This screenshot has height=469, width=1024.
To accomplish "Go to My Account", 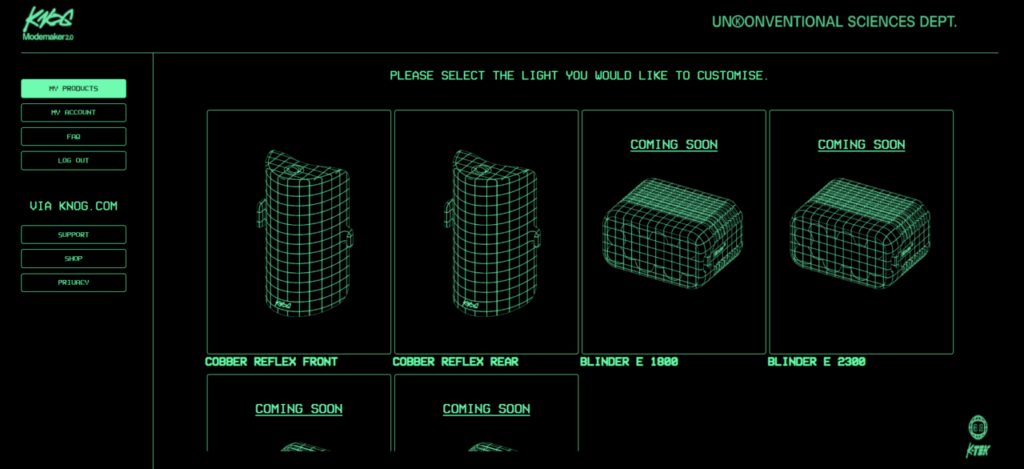I will (x=73, y=113).
